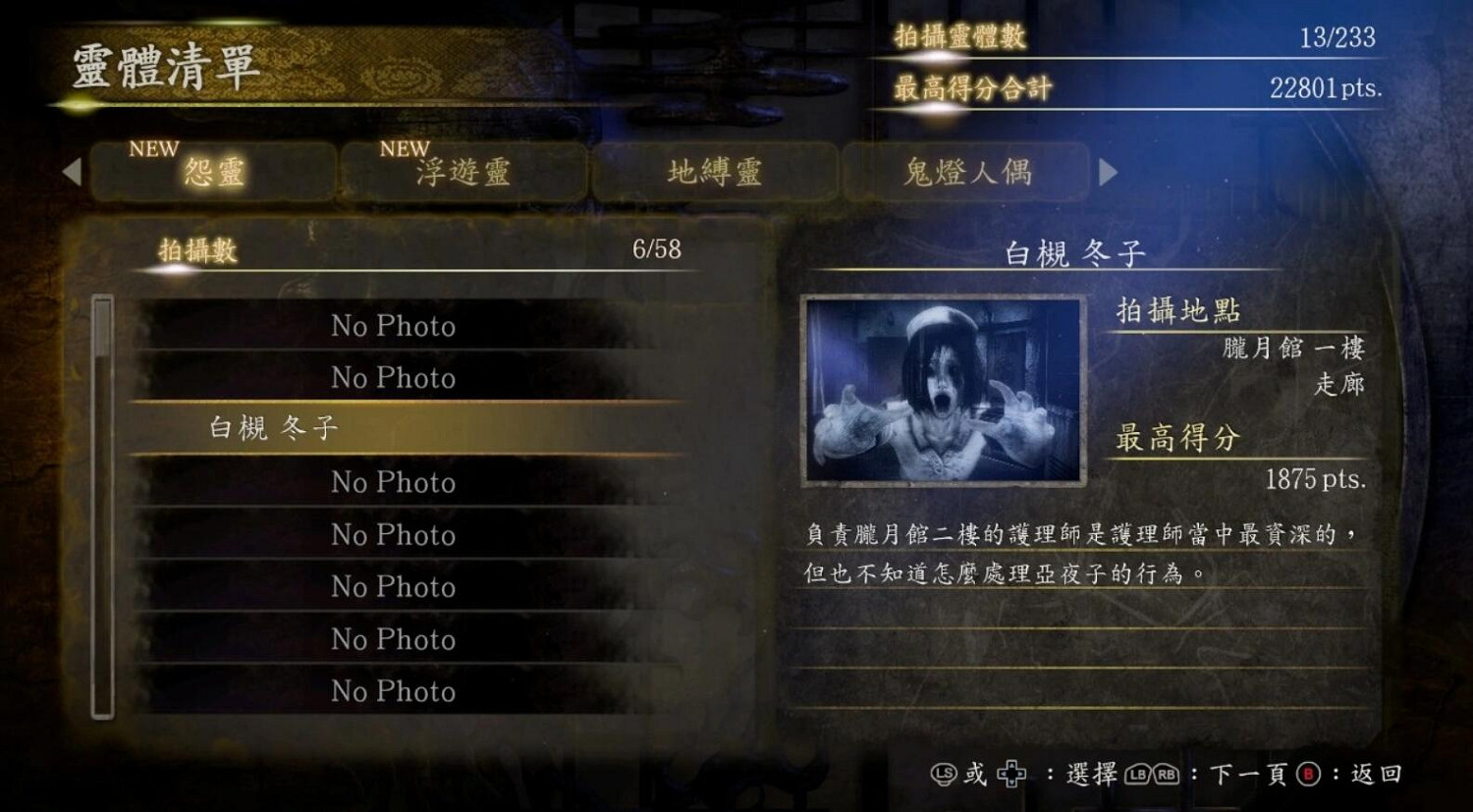The image size is (1473, 812).
Task: Click the NEW badge on the 怨靈 tab
Action: (x=153, y=149)
